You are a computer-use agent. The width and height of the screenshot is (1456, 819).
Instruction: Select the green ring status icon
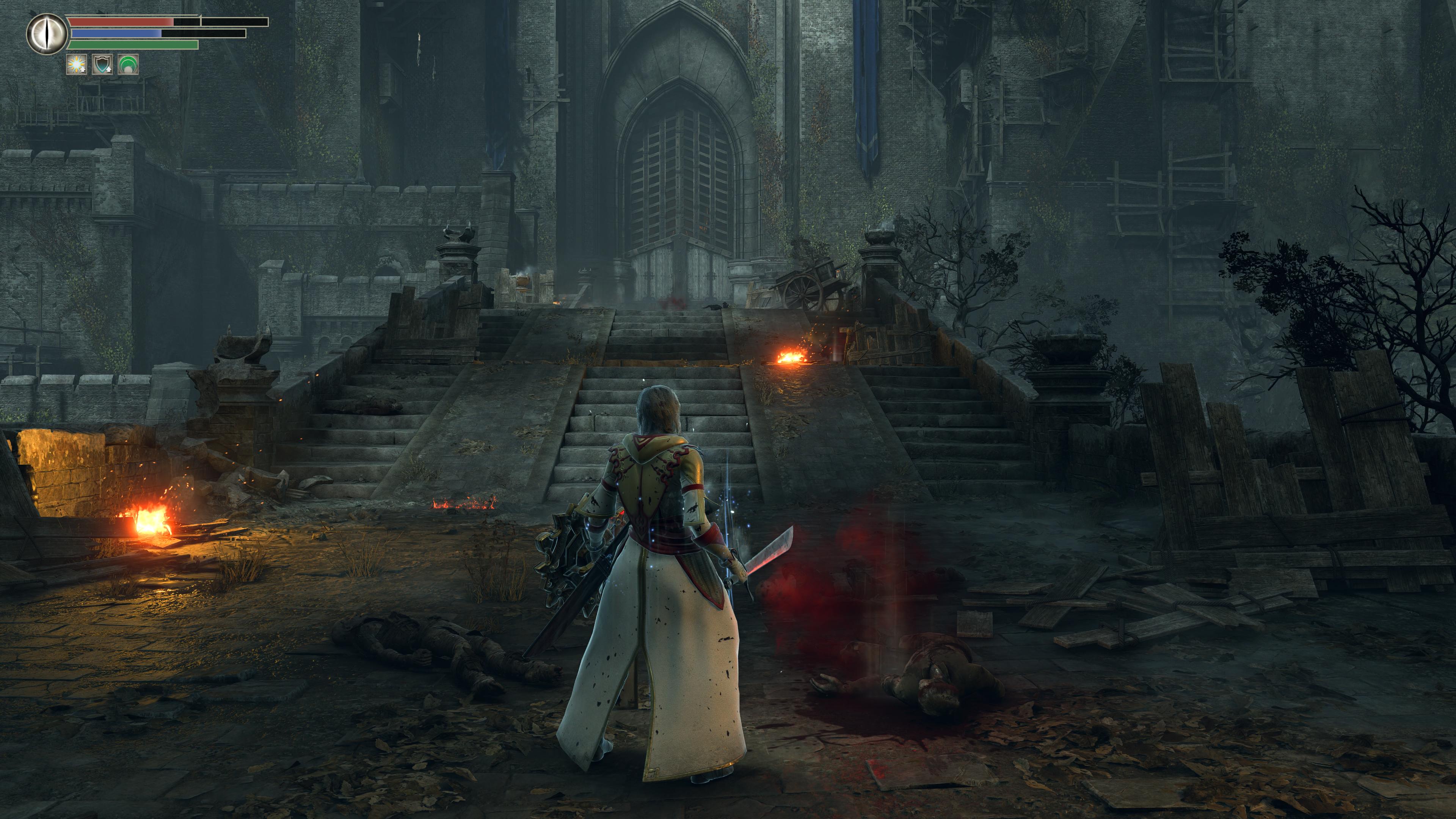(128, 65)
